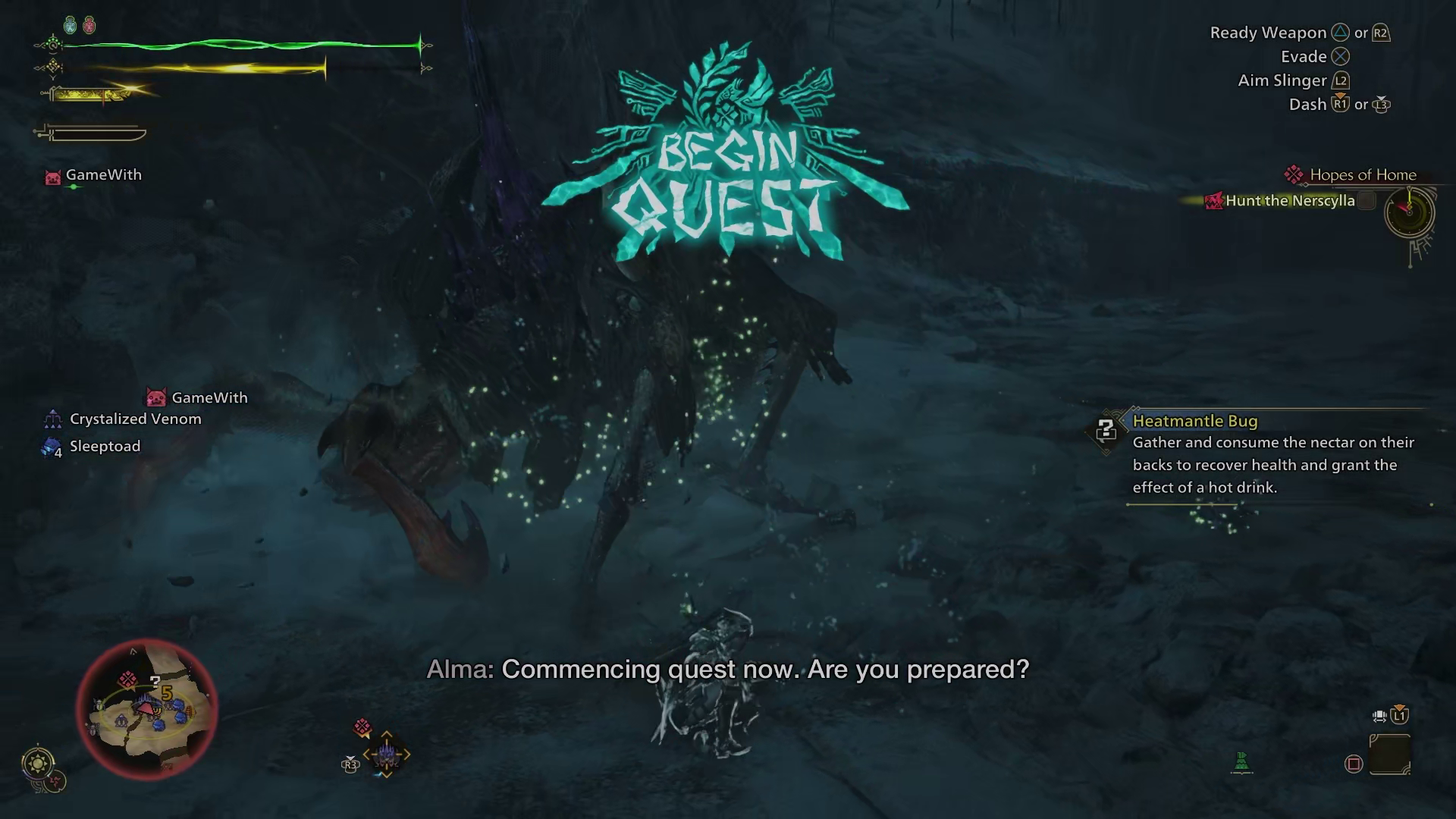Click the red potion icon above the health bar
This screenshot has width=1456, height=819.
click(89, 25)
